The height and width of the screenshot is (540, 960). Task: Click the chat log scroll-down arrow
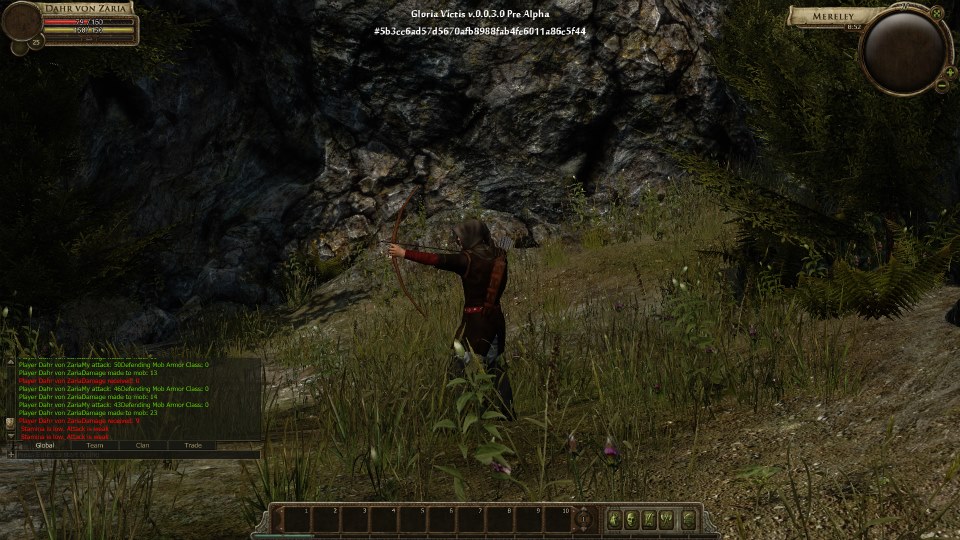pos(11,436)
